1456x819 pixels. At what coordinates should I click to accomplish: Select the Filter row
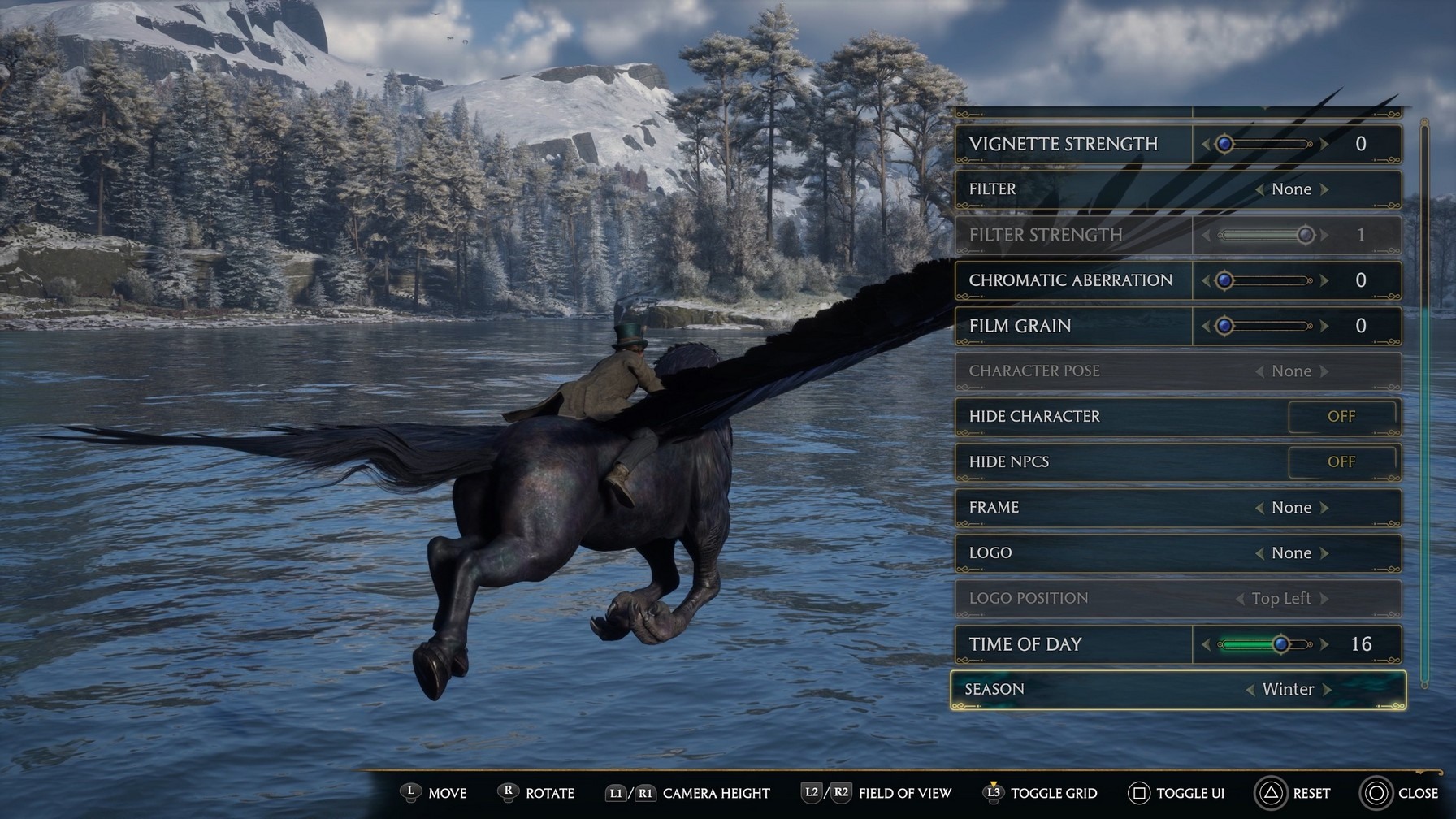coord(1072,189)
